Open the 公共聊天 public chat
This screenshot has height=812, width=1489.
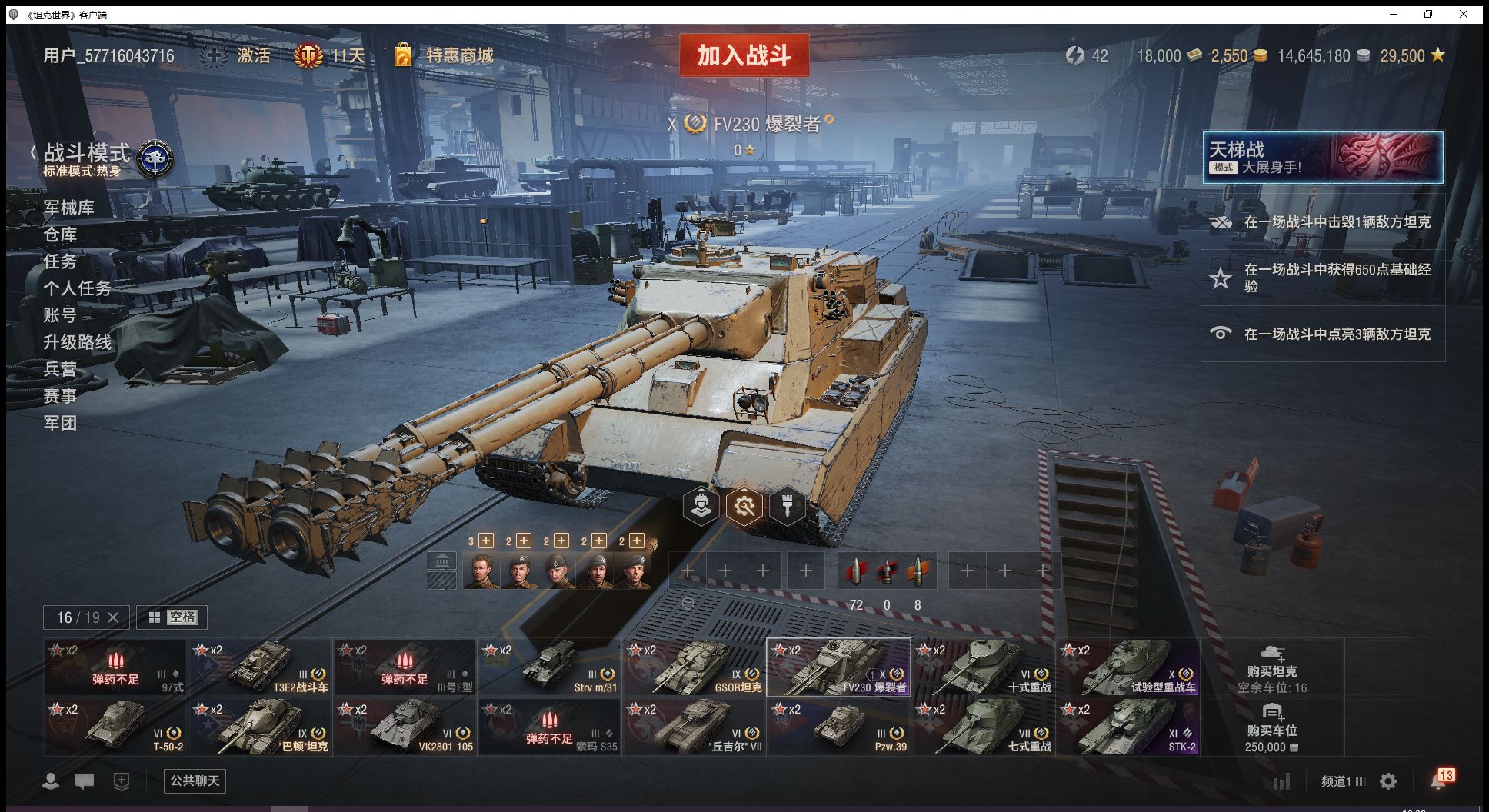coord(195,781)
